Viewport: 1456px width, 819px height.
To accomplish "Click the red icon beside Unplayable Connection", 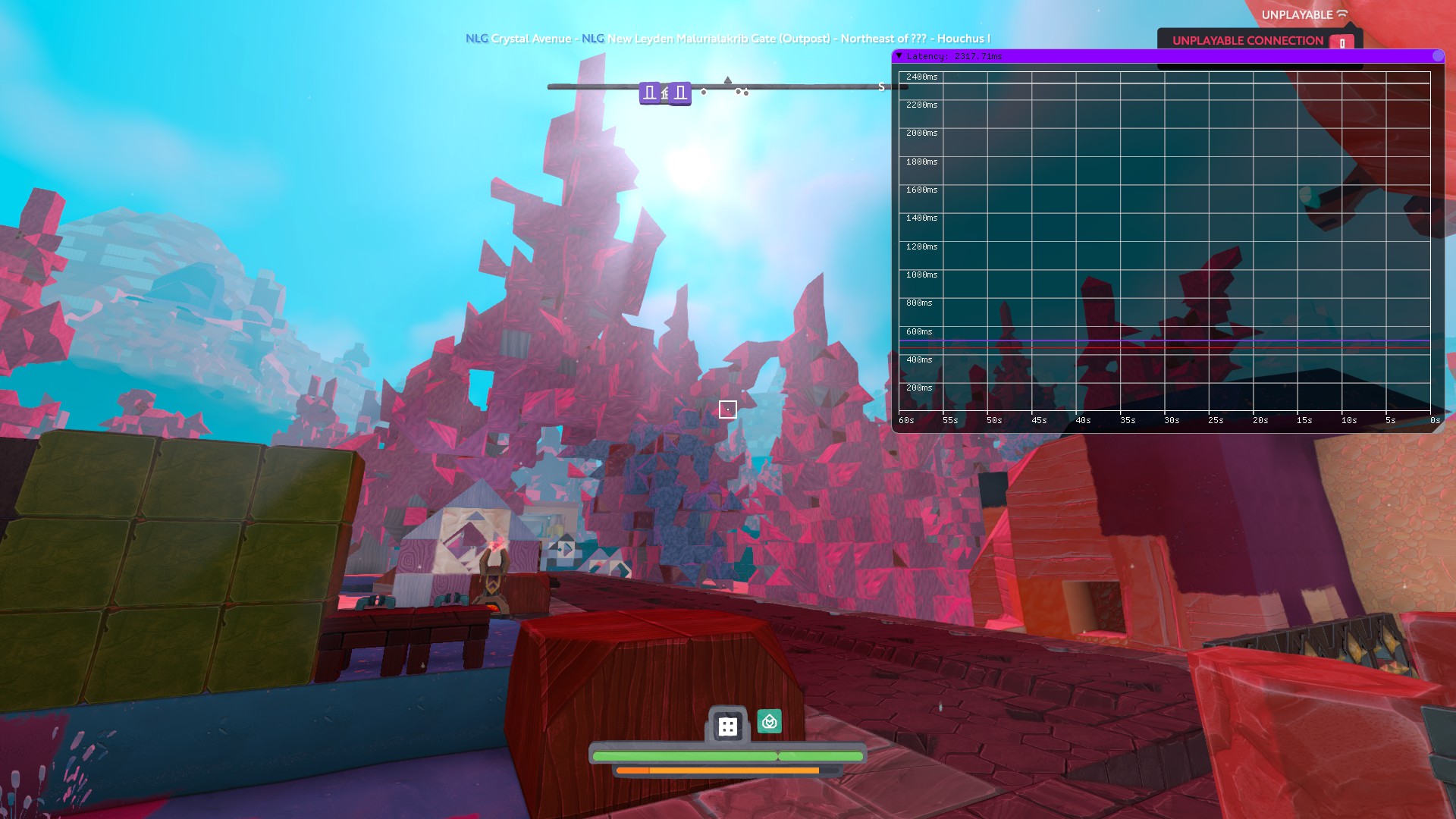I will click(1341, 42).
